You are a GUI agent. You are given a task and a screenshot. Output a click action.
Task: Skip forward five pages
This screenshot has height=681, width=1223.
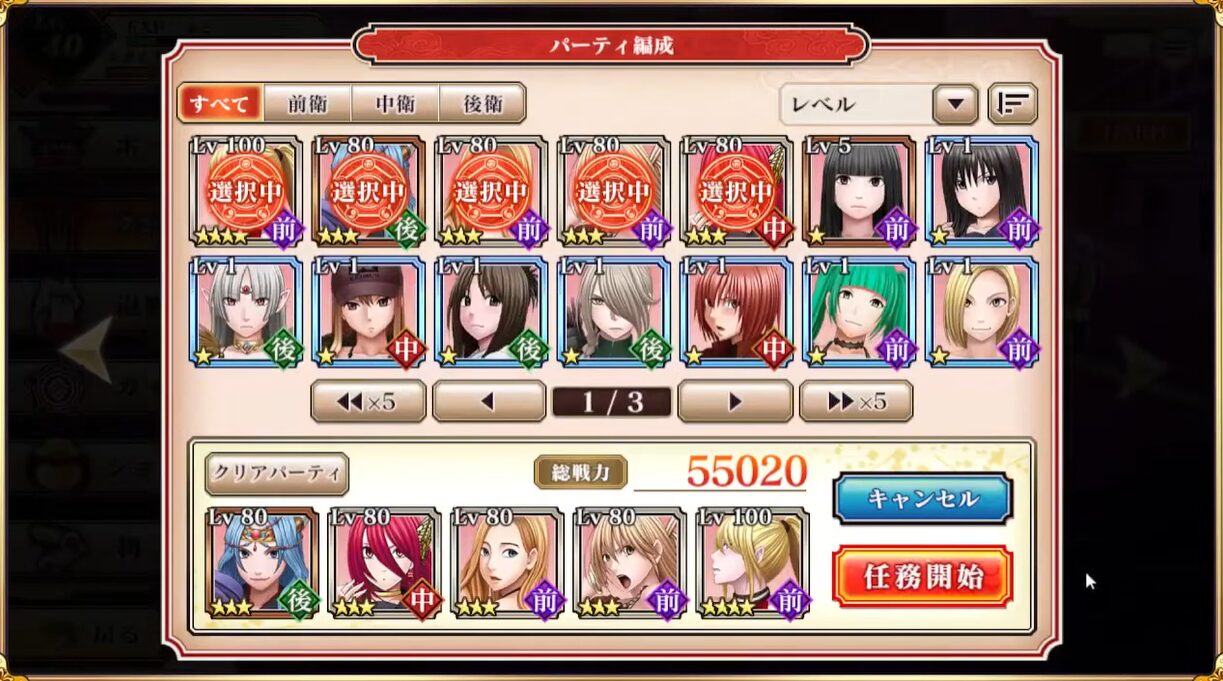856,401
